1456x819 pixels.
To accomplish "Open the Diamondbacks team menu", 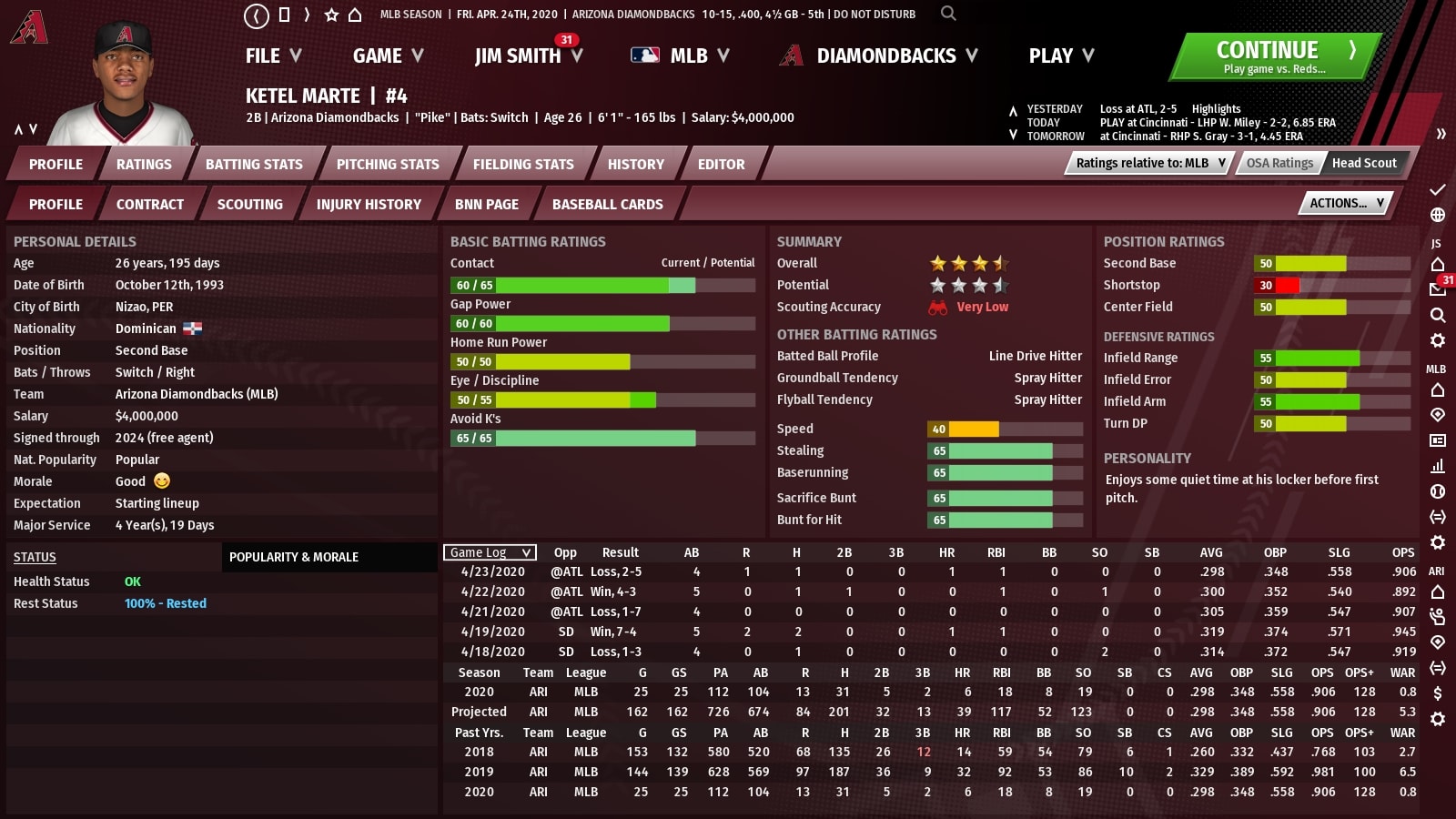I will pos(879,56).
